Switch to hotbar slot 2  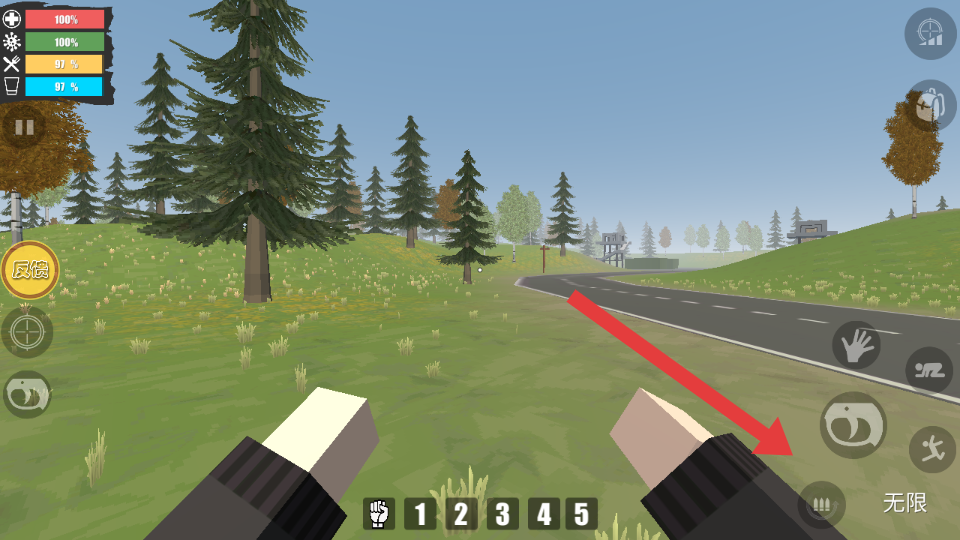point(461,514)
